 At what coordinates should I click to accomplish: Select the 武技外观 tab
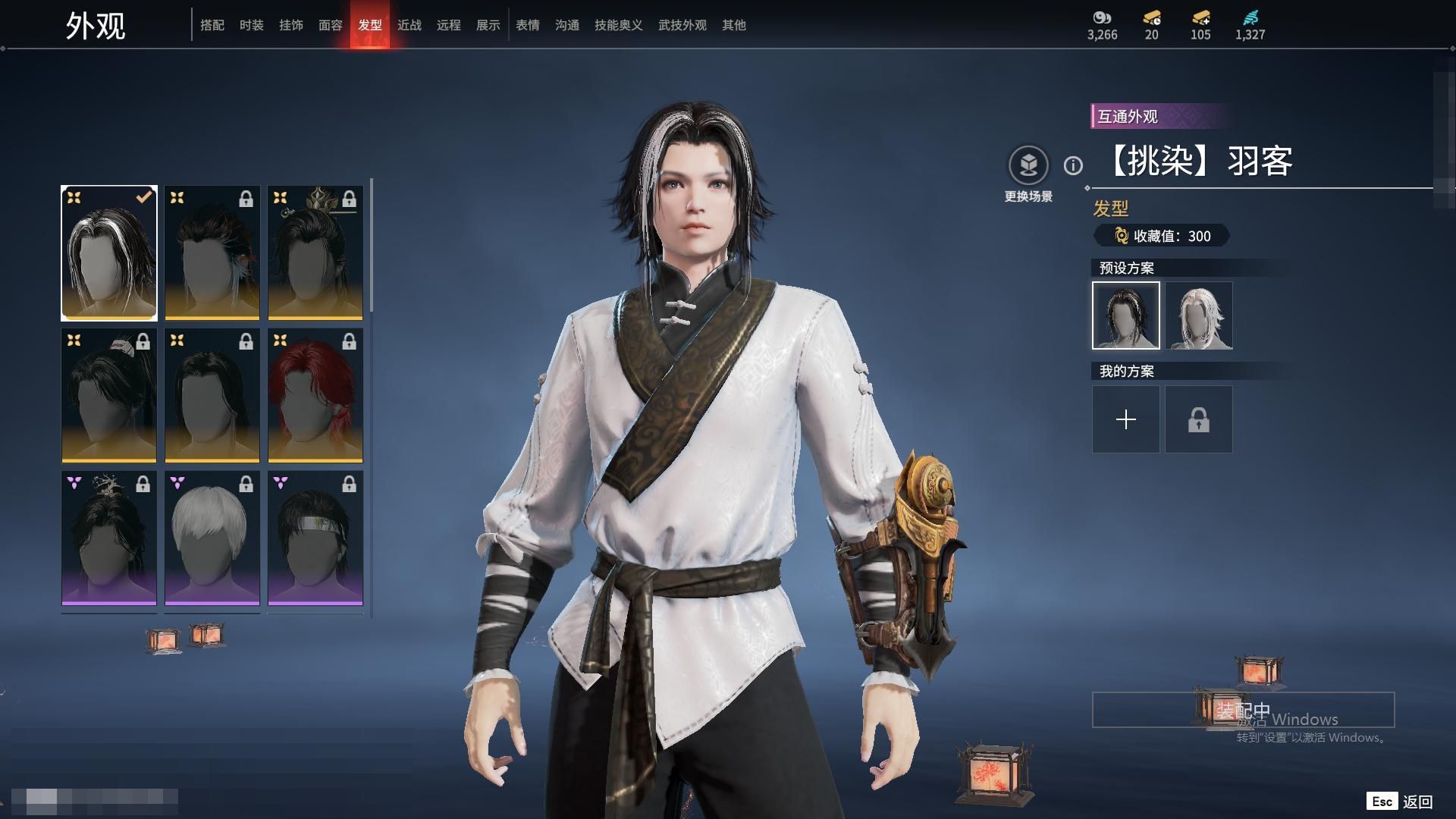tap(682, 25)
